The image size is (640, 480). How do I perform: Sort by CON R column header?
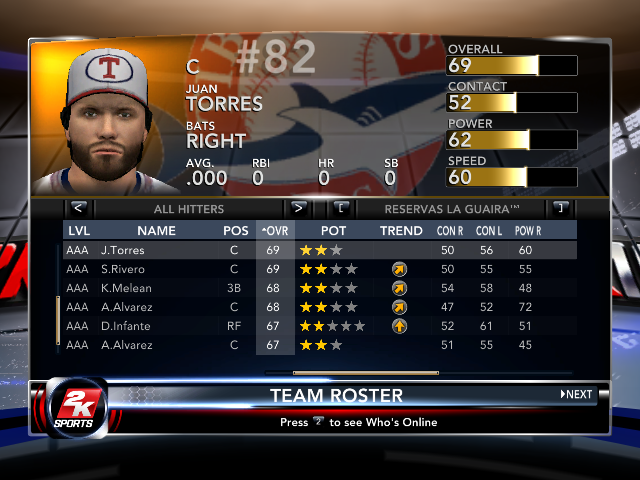[x=450, y=231]
